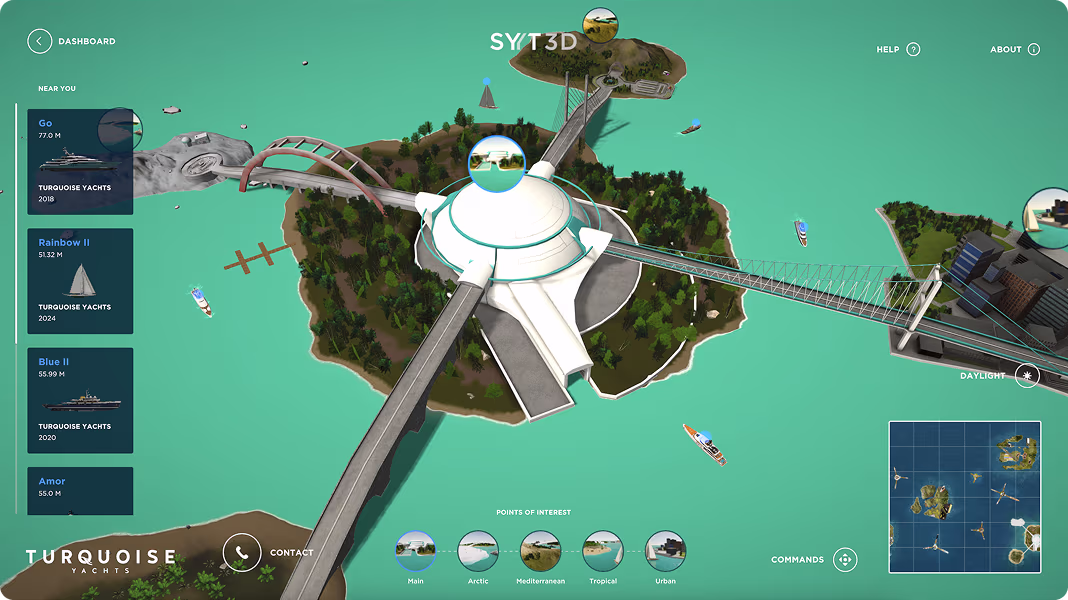Jump to the Arctic point of interest

(478, 550)
